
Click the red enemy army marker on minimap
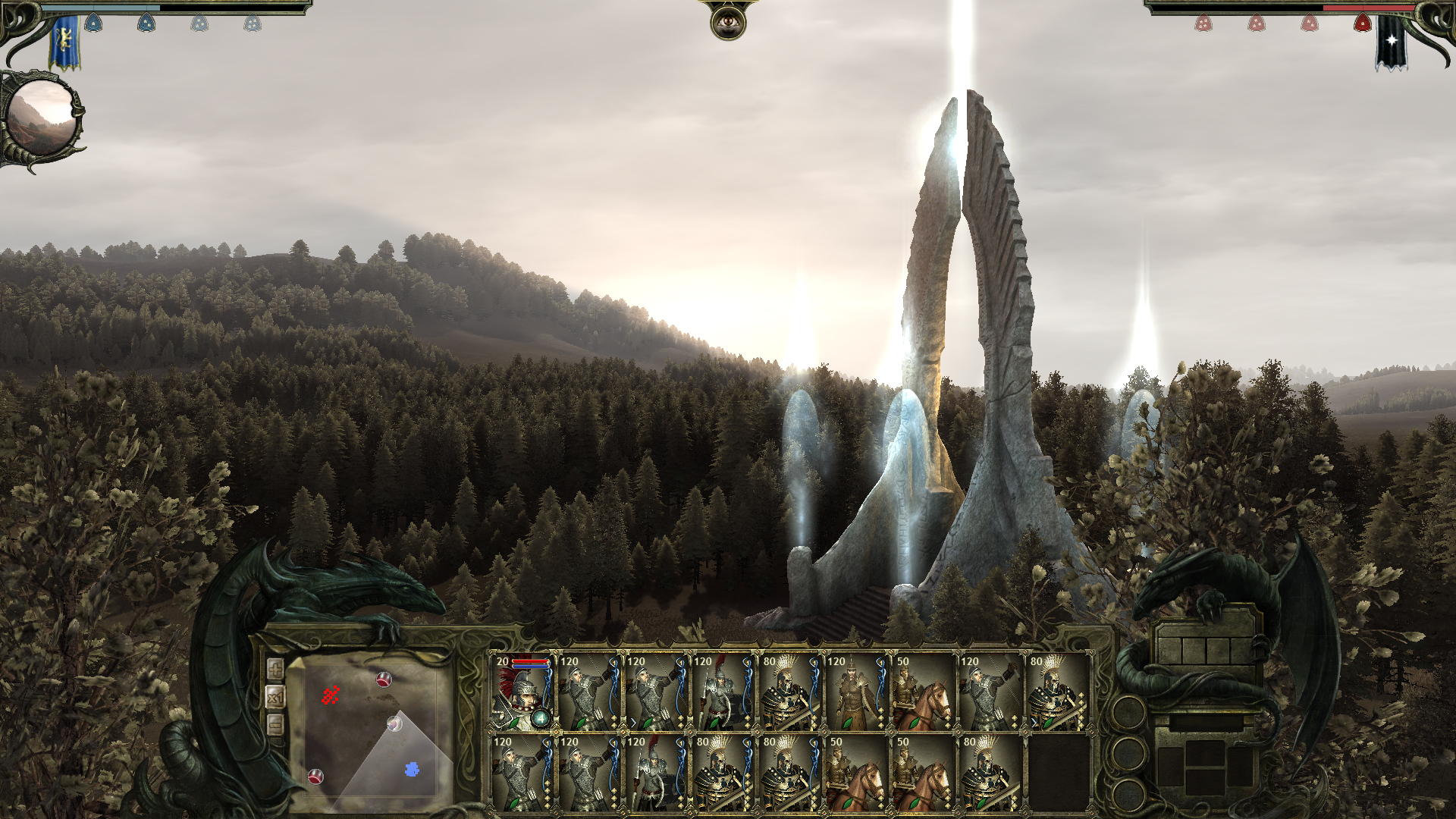coord(330,695)
